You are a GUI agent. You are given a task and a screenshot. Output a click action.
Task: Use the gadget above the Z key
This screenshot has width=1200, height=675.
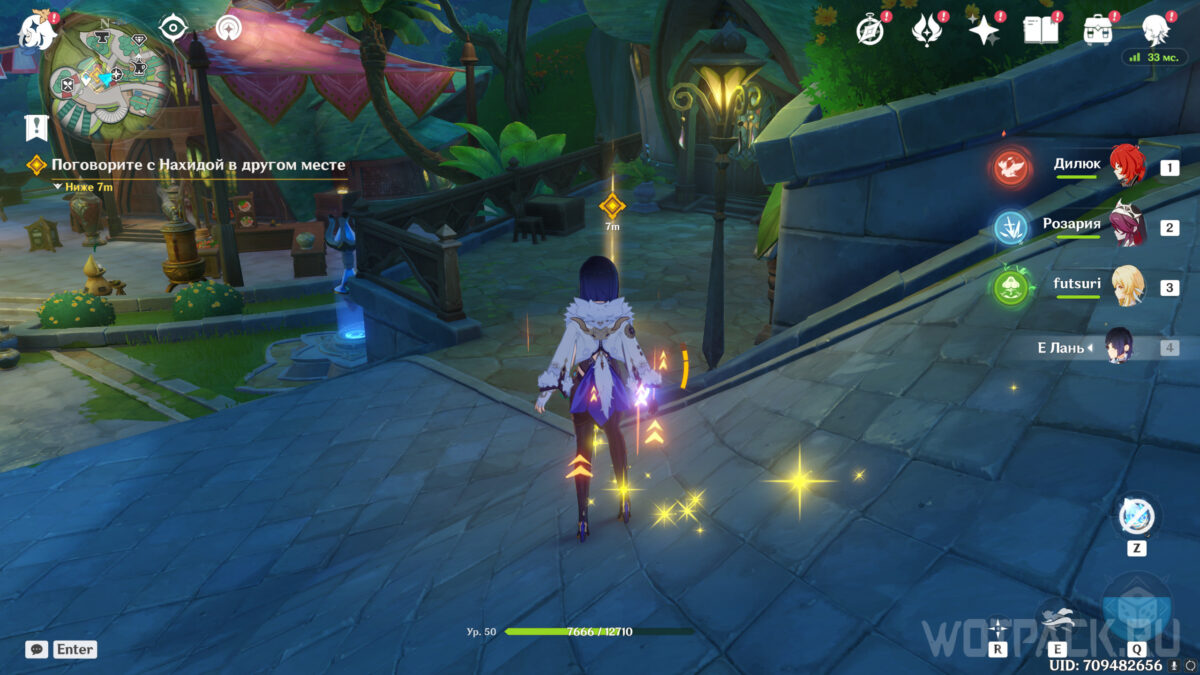[x=1136, y=516]
